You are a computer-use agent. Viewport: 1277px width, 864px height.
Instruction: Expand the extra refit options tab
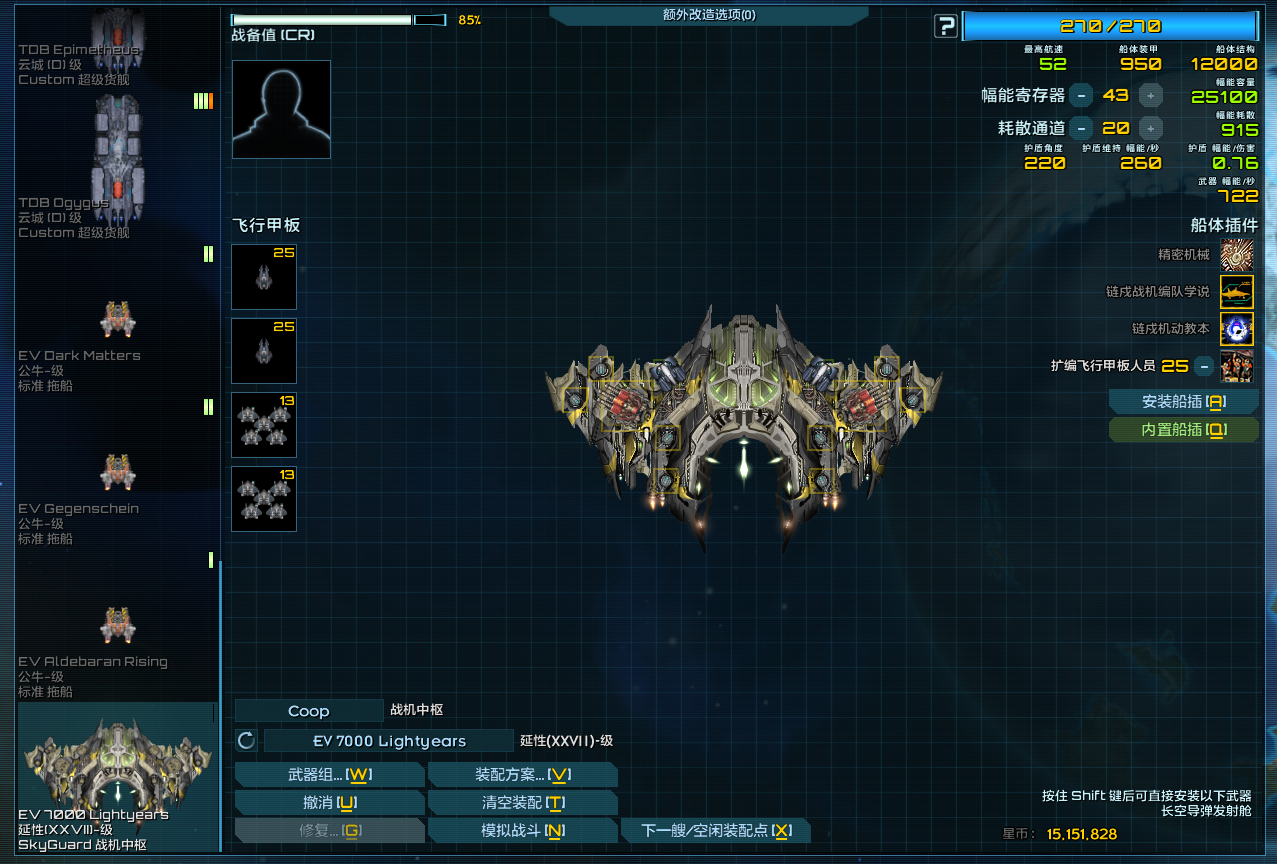[709, 15]
